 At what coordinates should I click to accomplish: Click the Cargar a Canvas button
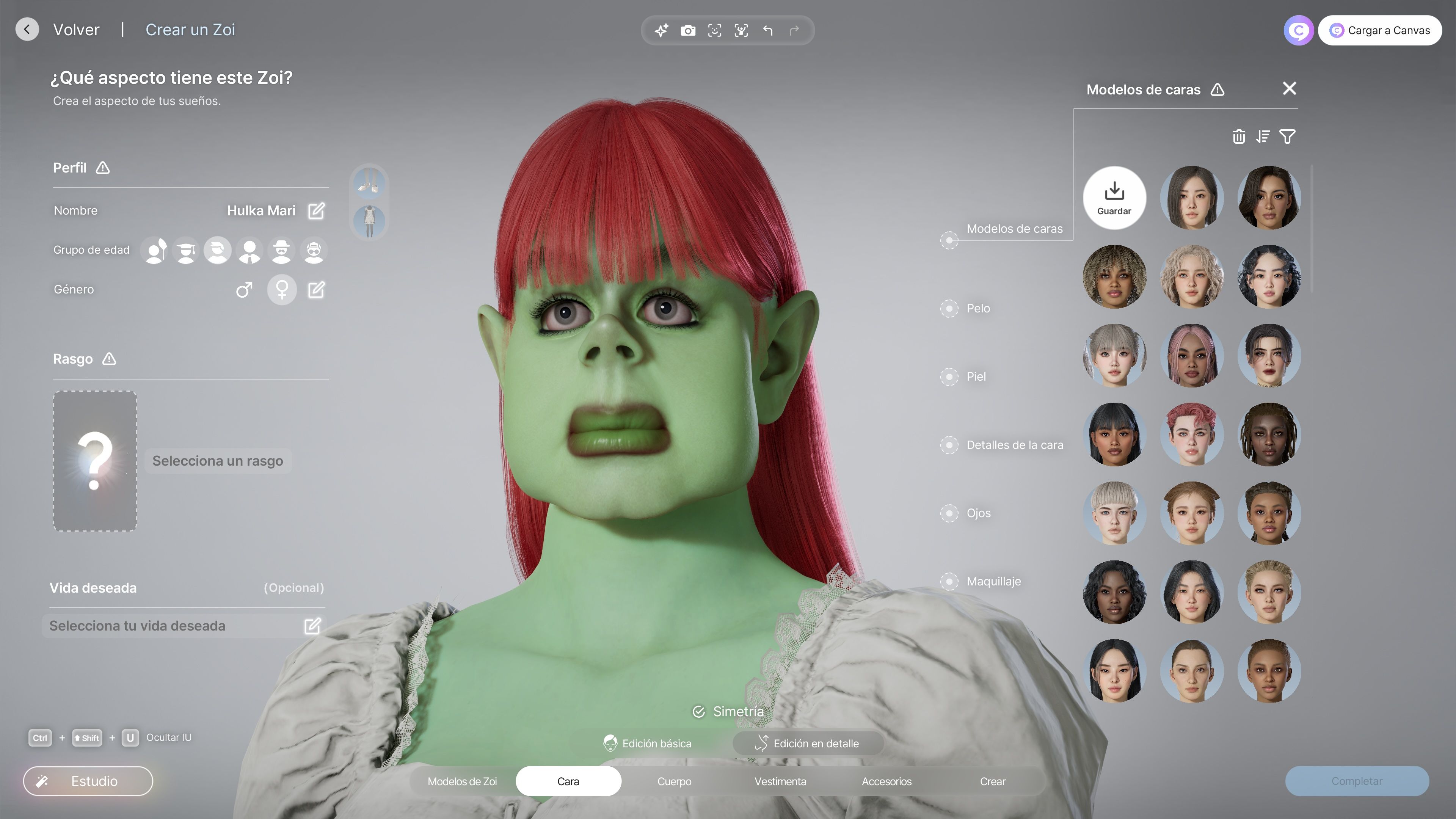click(x=1380, y=30)
